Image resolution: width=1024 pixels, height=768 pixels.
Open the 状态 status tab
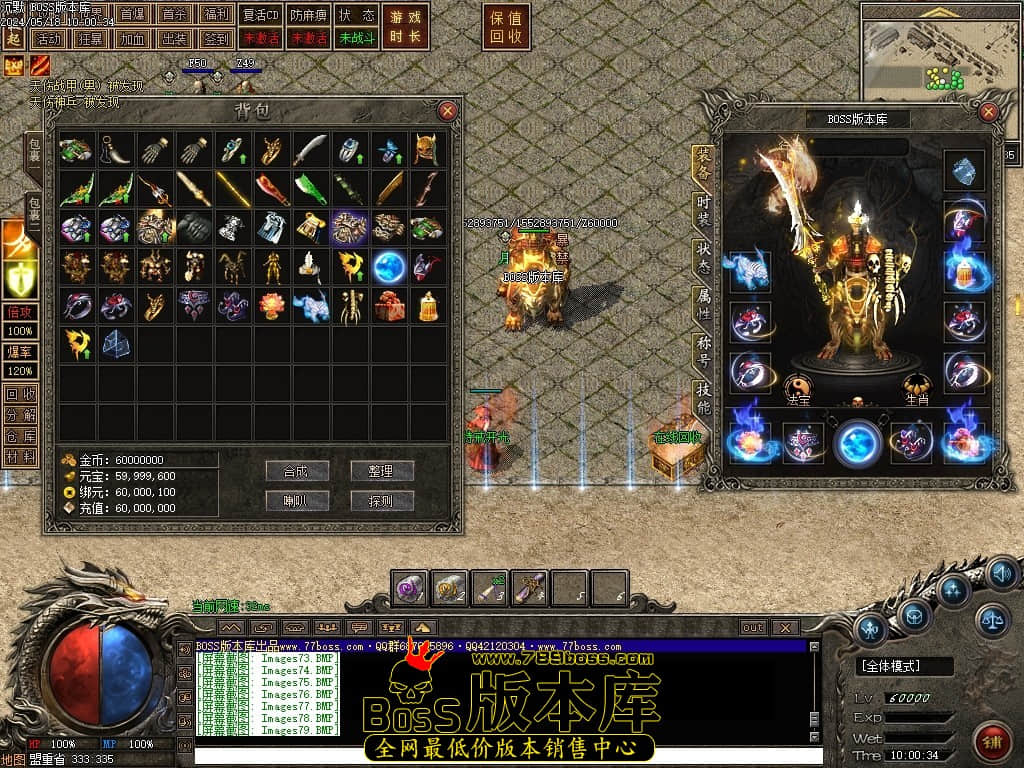pos(704,257)
